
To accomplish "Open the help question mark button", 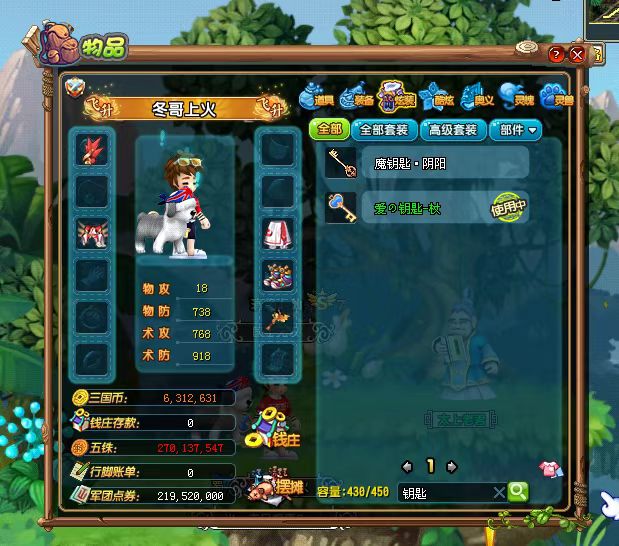I will (556, 54).
